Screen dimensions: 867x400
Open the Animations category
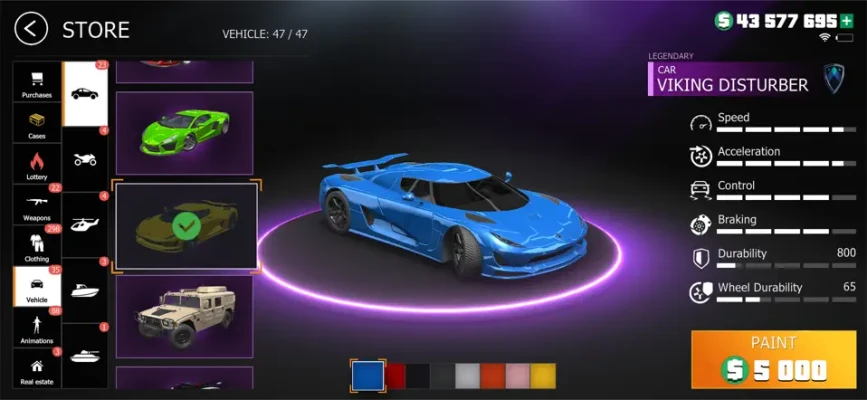(37, 328)
